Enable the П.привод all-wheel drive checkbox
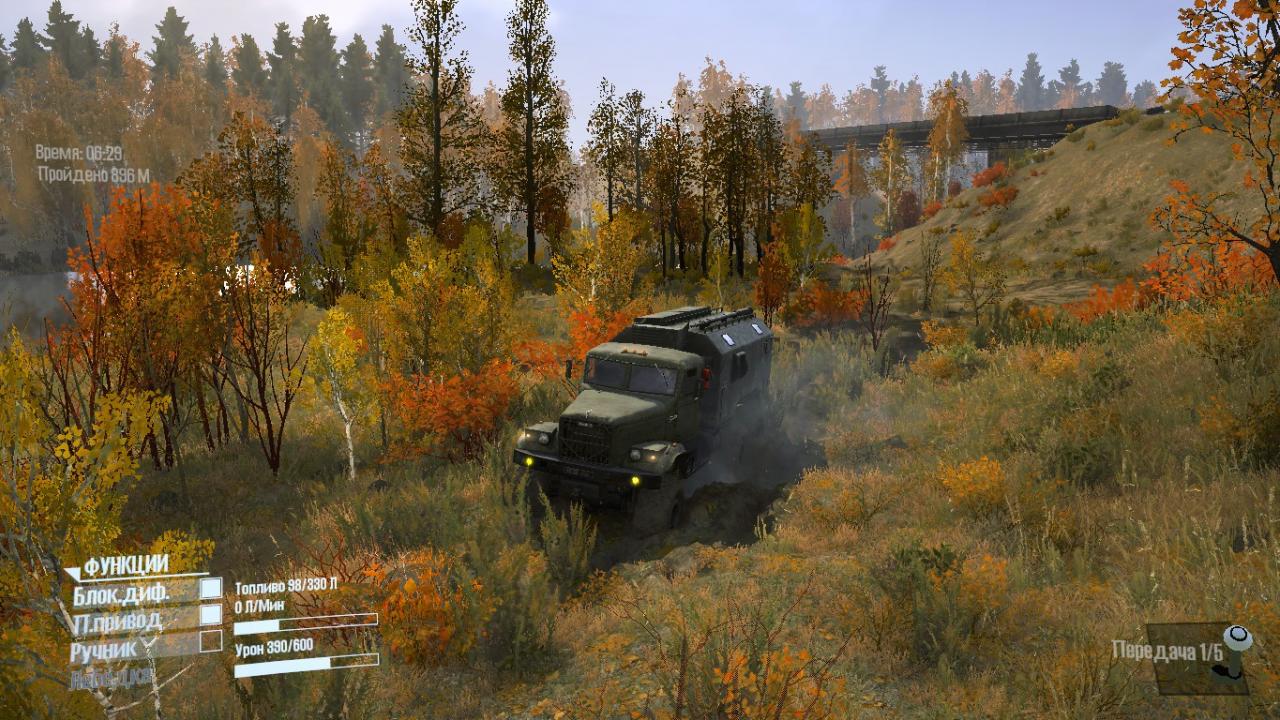This screenshot has height=720, width=1280. [211, 615]
